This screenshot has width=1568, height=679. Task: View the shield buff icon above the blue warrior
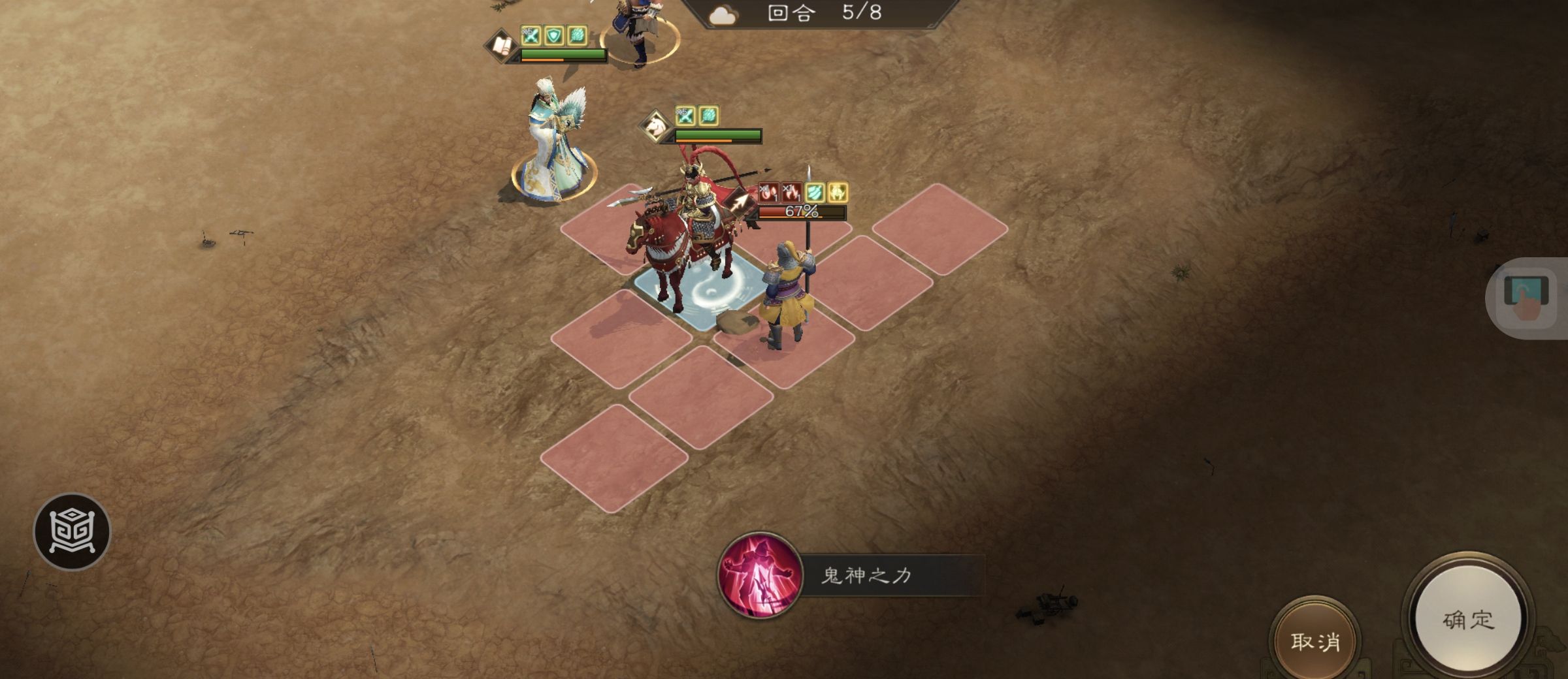coord(553,36)
